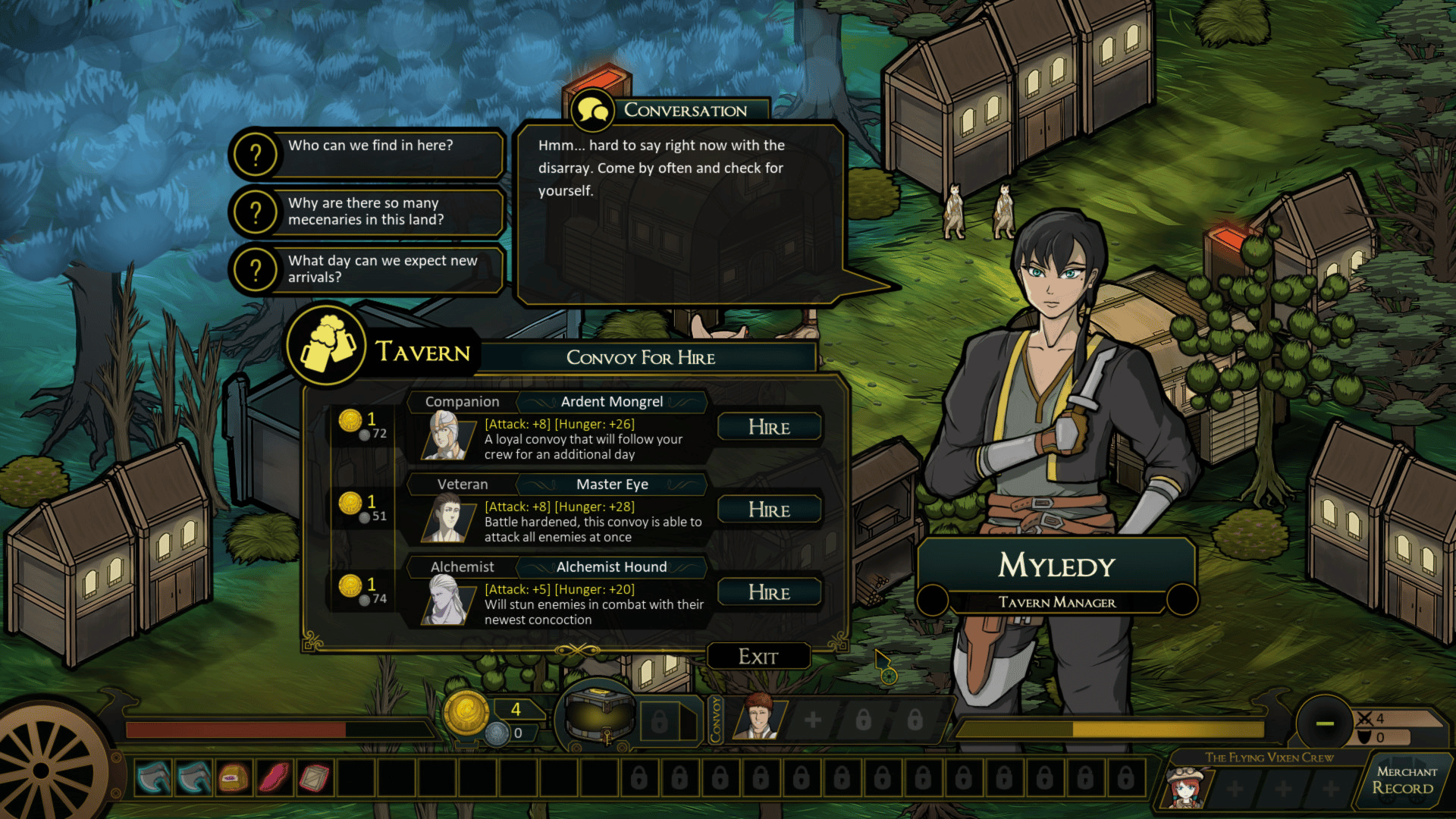Select the Alchemist Hound portrait

pyautogui.click(x=445, y=601)
